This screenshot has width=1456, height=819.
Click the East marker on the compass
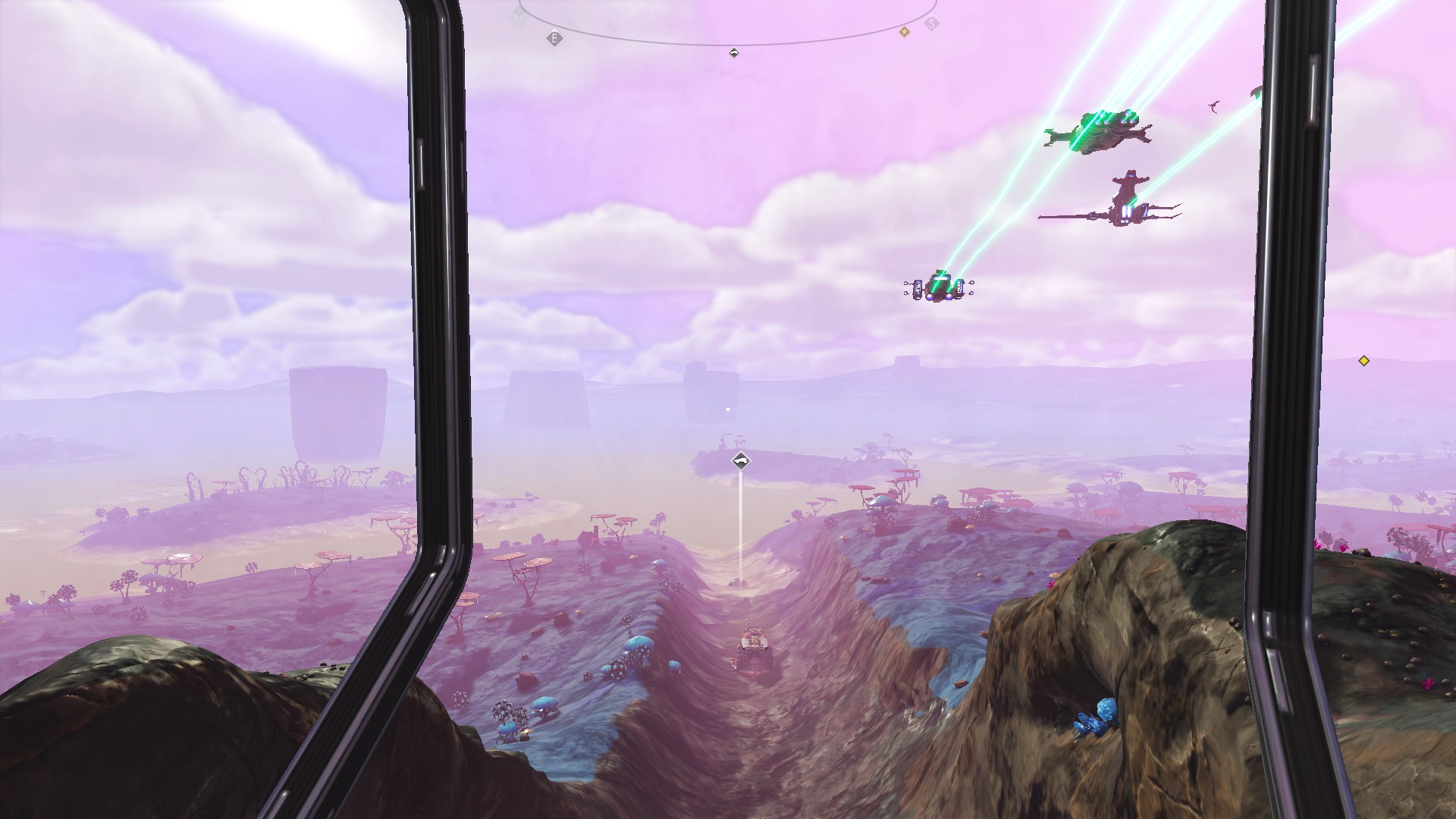tap(554, 38)
